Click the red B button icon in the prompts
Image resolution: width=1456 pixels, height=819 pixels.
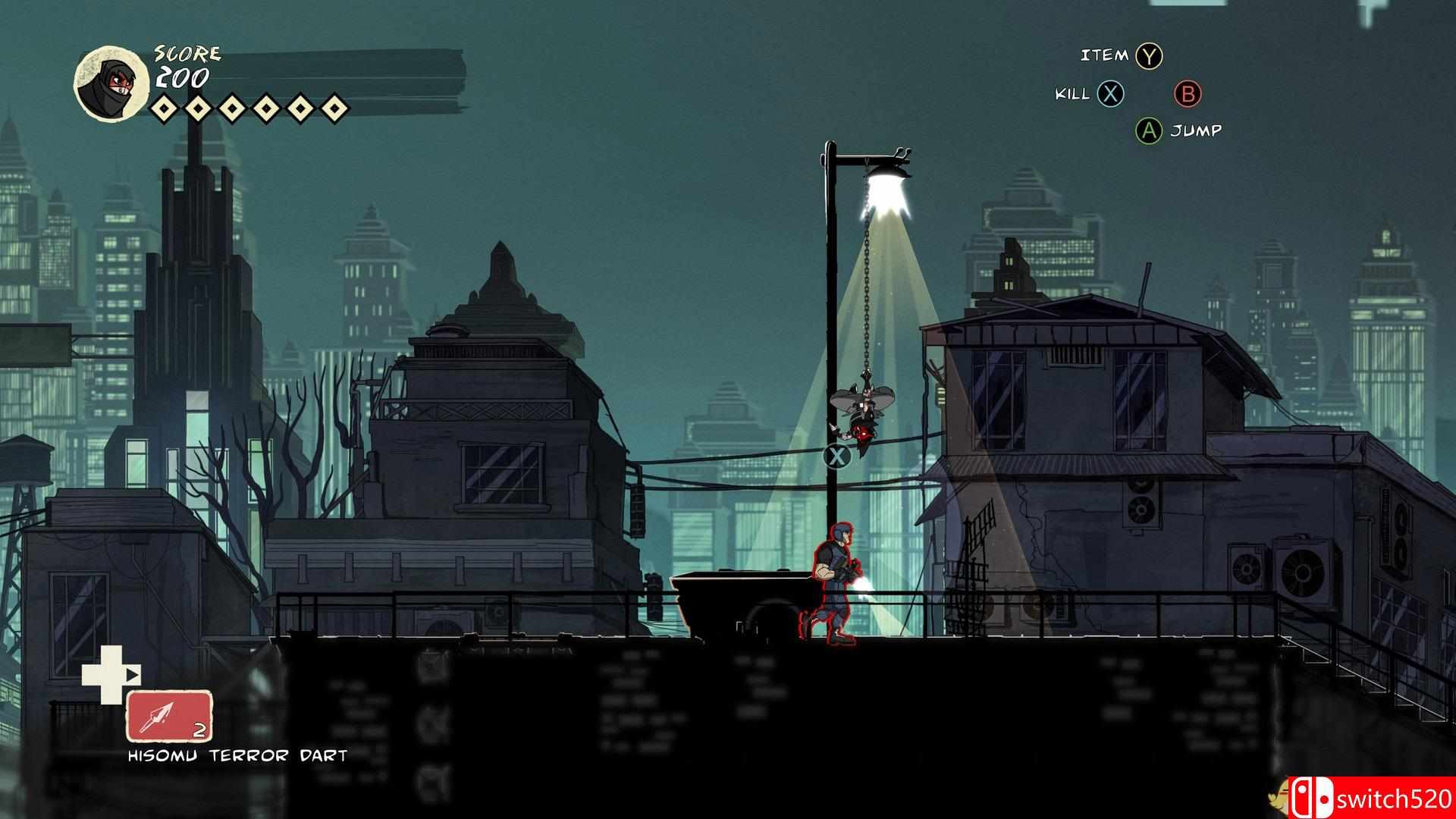[1188, 94]
